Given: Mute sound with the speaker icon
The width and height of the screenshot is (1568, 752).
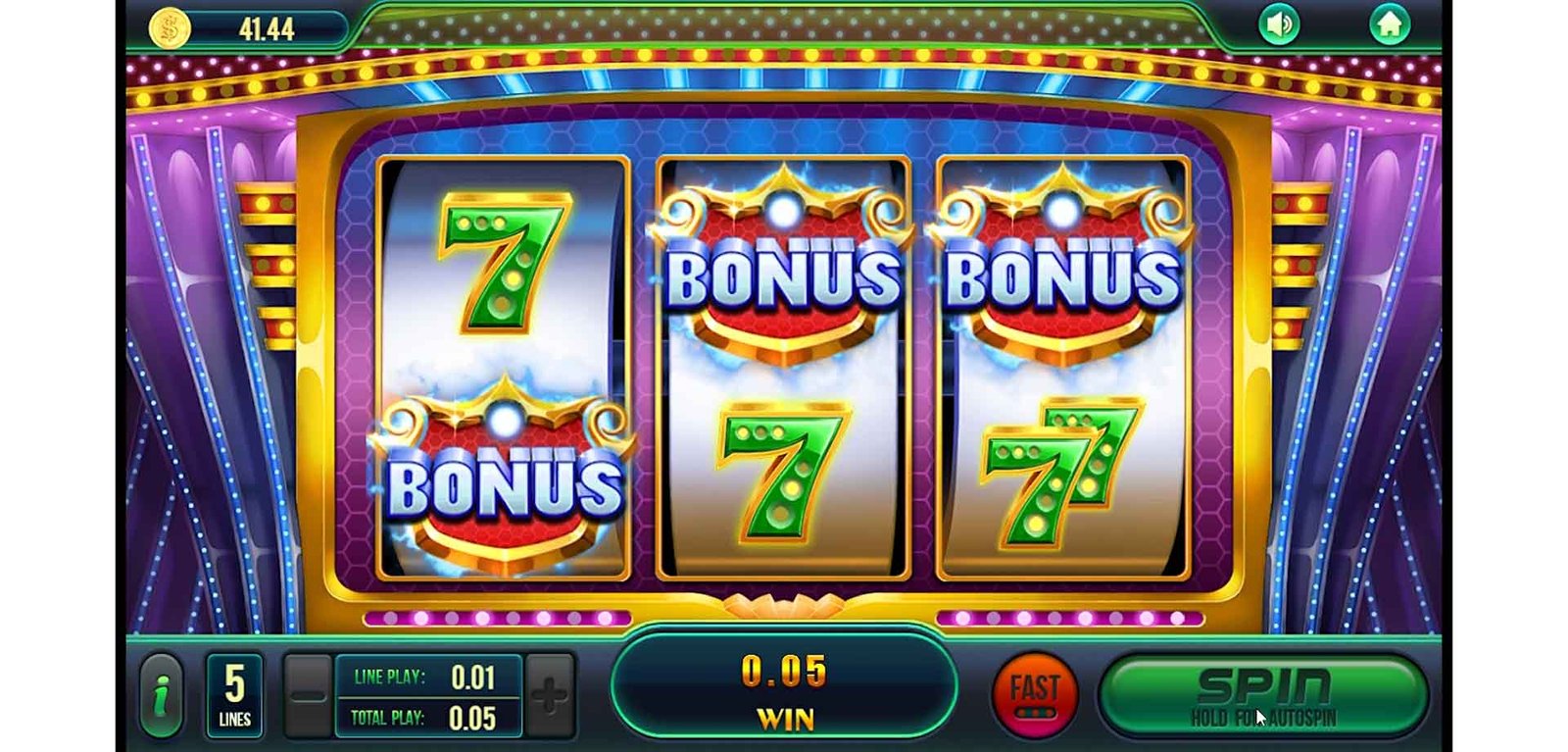Looking at the screenshot, I should (x=1280, y=25).
